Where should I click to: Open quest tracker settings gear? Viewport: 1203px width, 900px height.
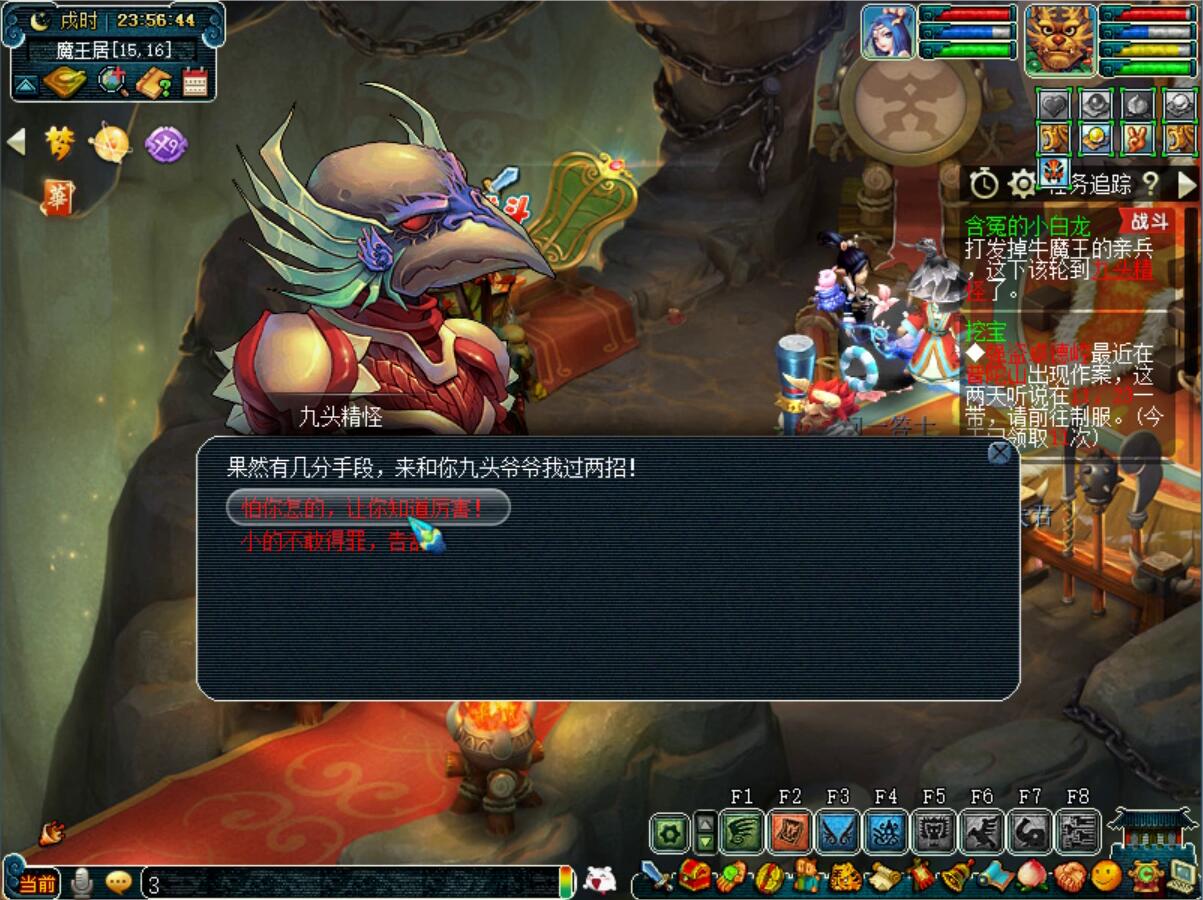tap(1022, 184)
